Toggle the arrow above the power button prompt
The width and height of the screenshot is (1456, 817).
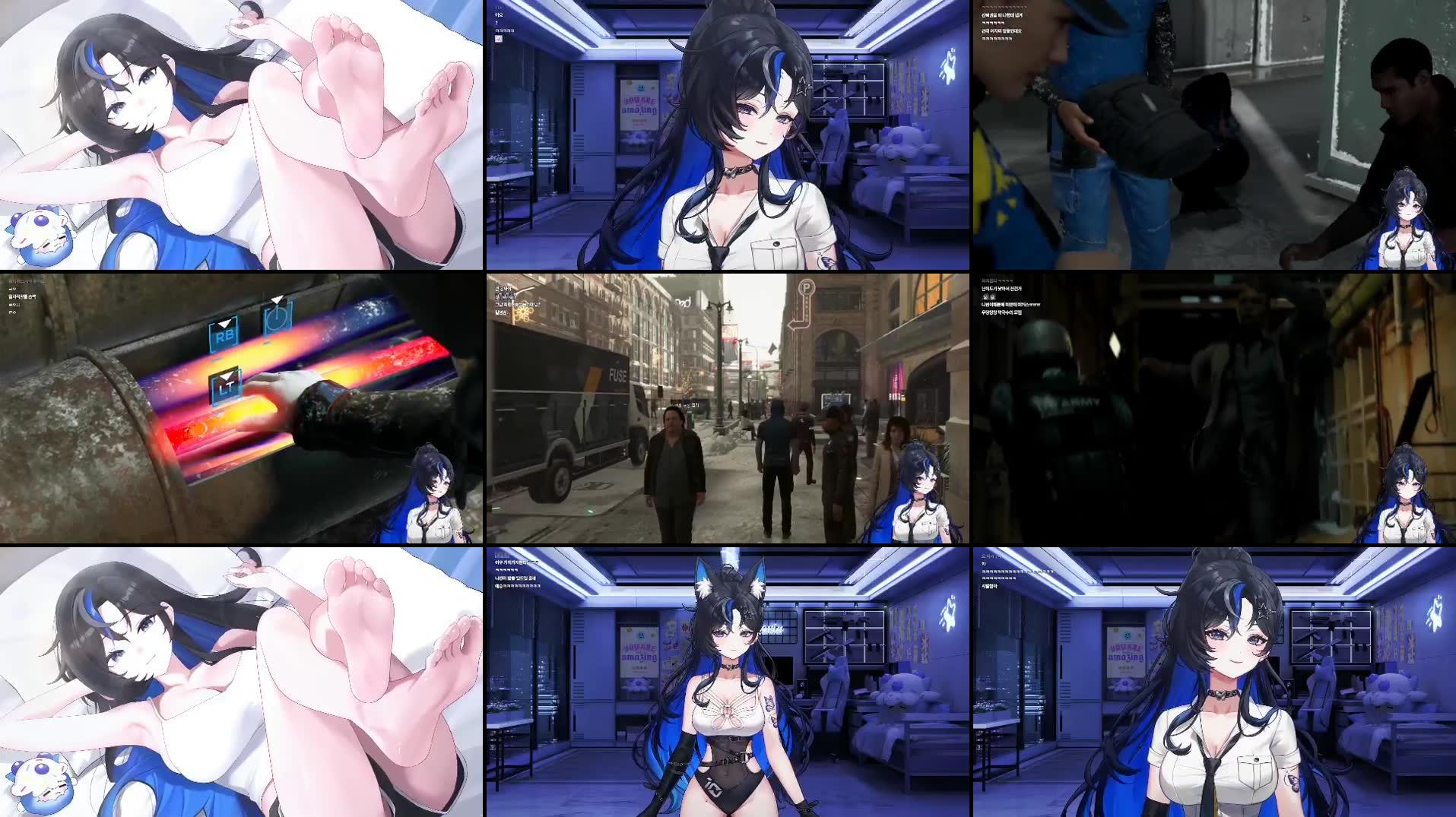tap(277, 299)
